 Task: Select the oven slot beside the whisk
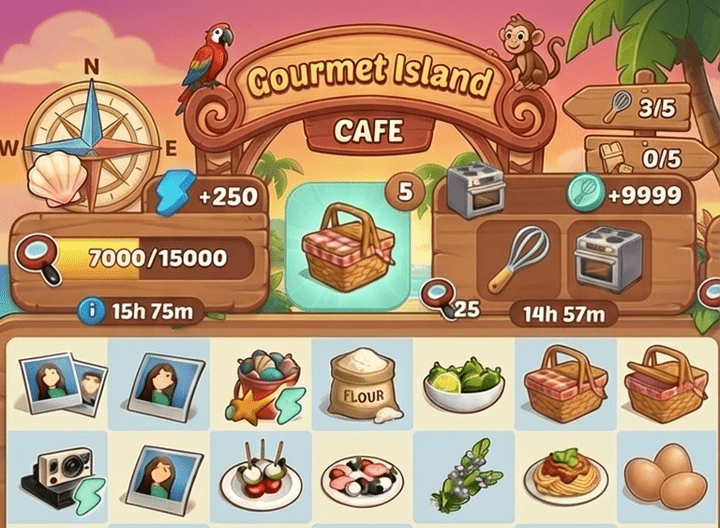(606, 258)
